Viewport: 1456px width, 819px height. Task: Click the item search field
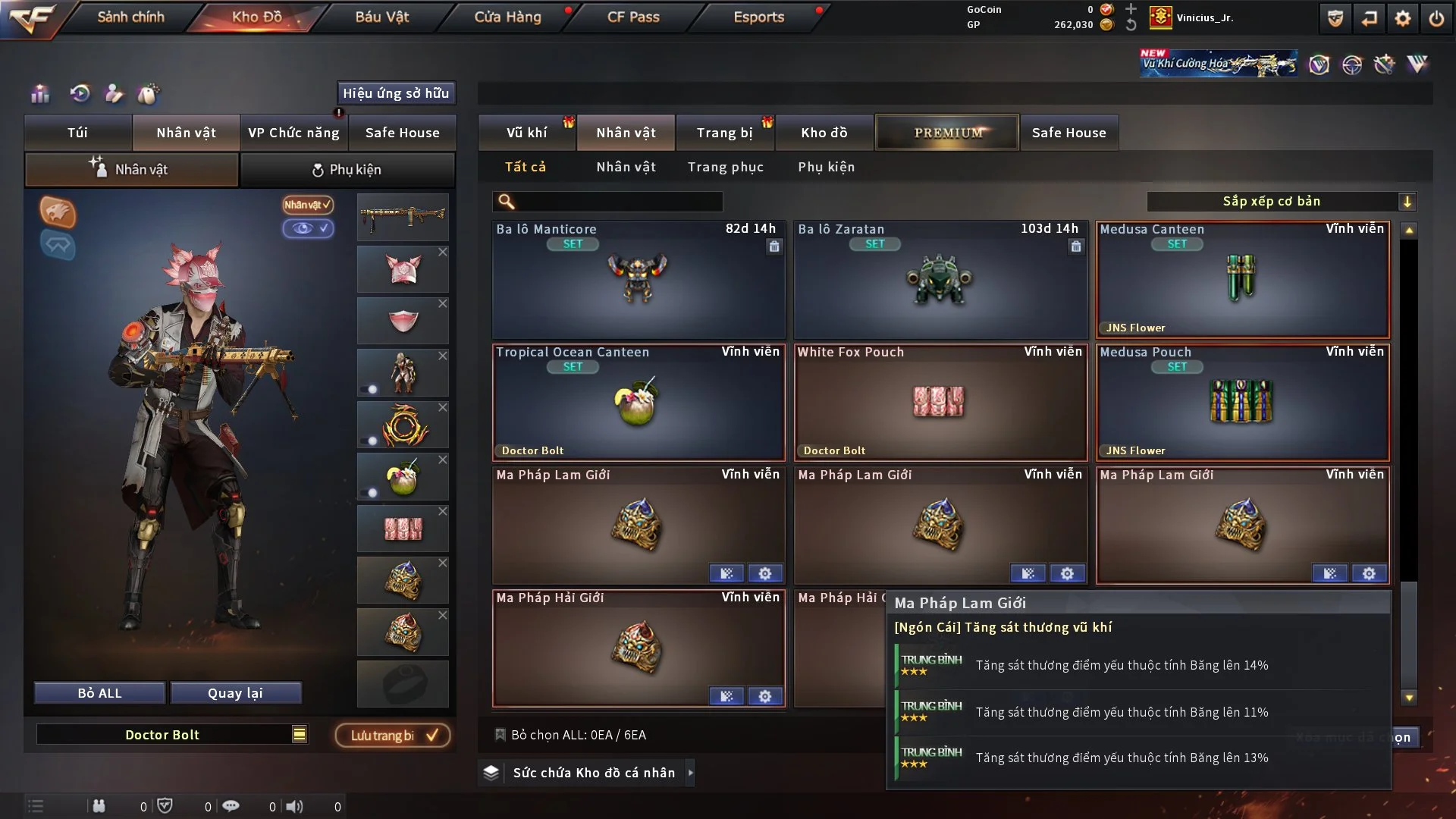[x=618, y=202]
